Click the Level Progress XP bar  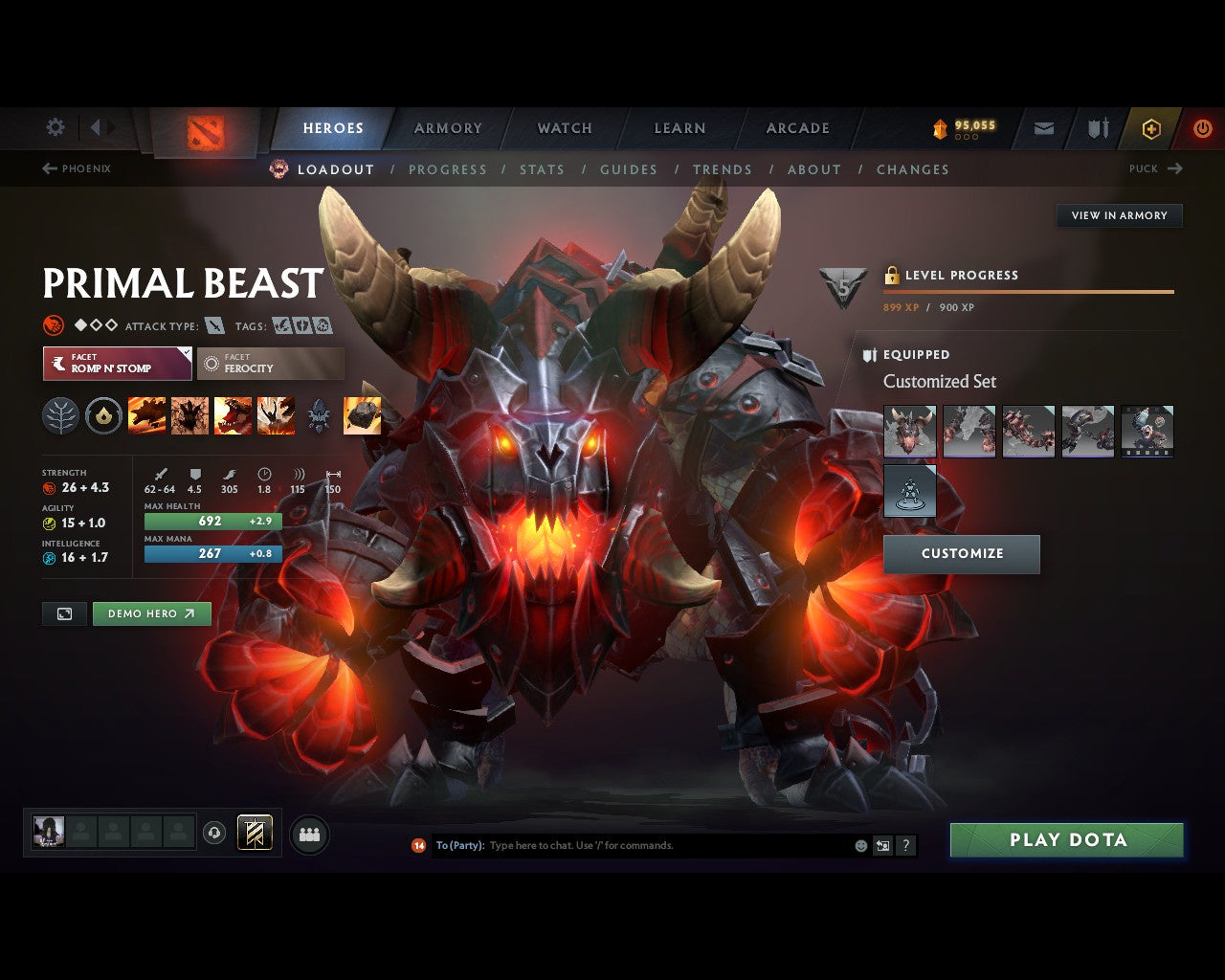(x=1029, y=292)
